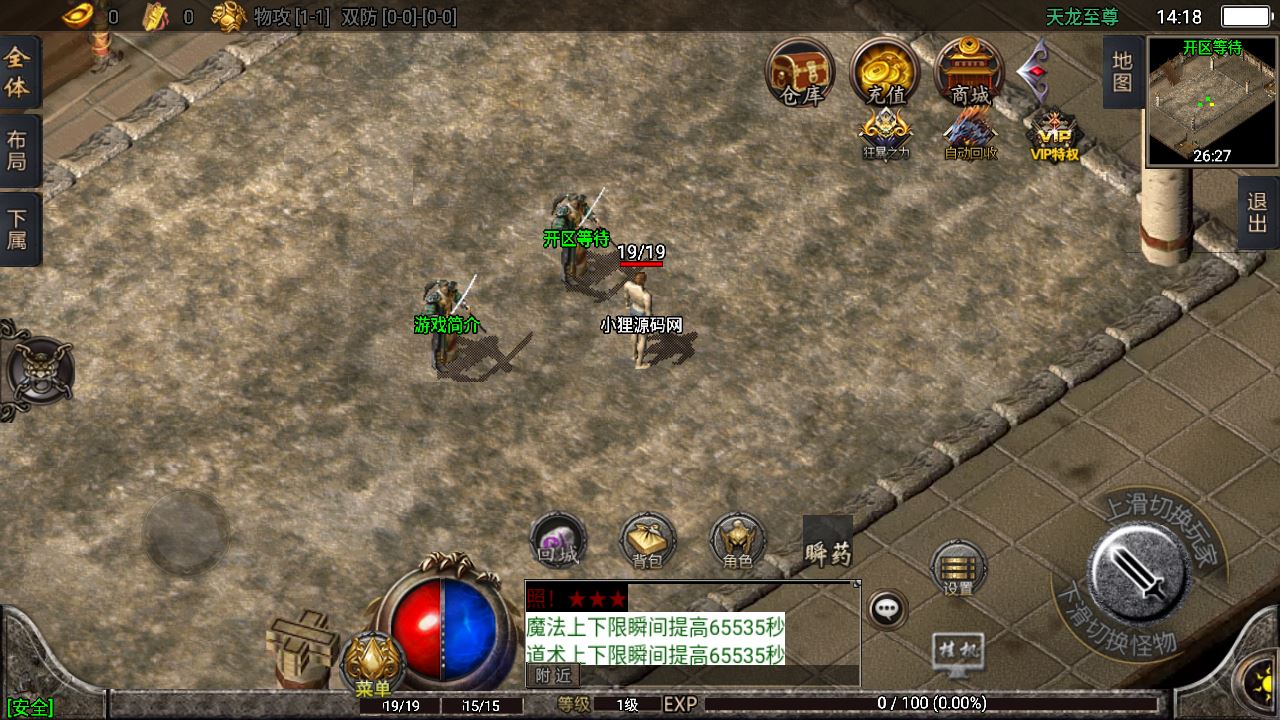The height and width of the screenshot is (720, 1280).
Task: Select the 狂暴之力 icon
Action: pyautogui.click(x=885, y=133)
